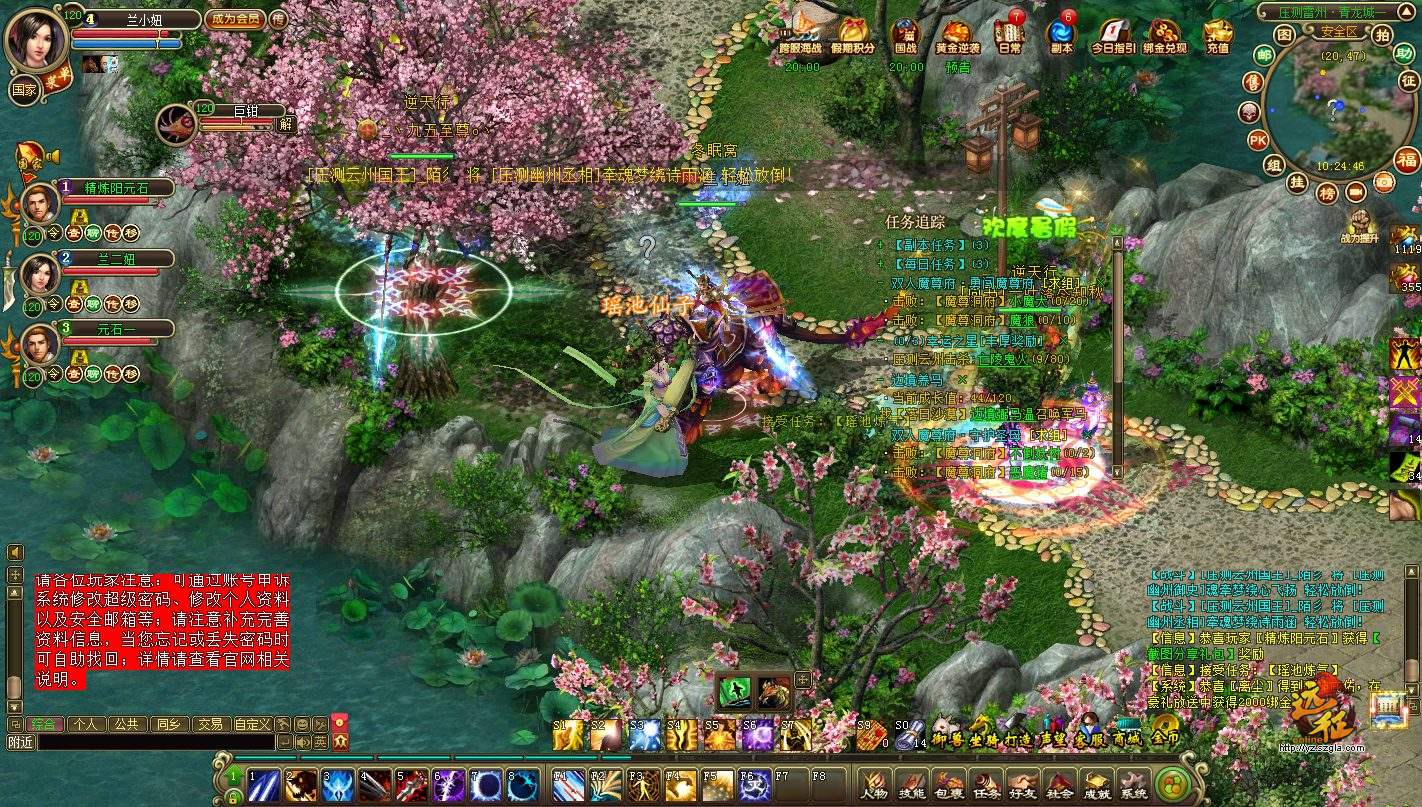Switch chat to the 交易 trade tab
Screen dimensions: 1422x807
click(x=209, y=723)
